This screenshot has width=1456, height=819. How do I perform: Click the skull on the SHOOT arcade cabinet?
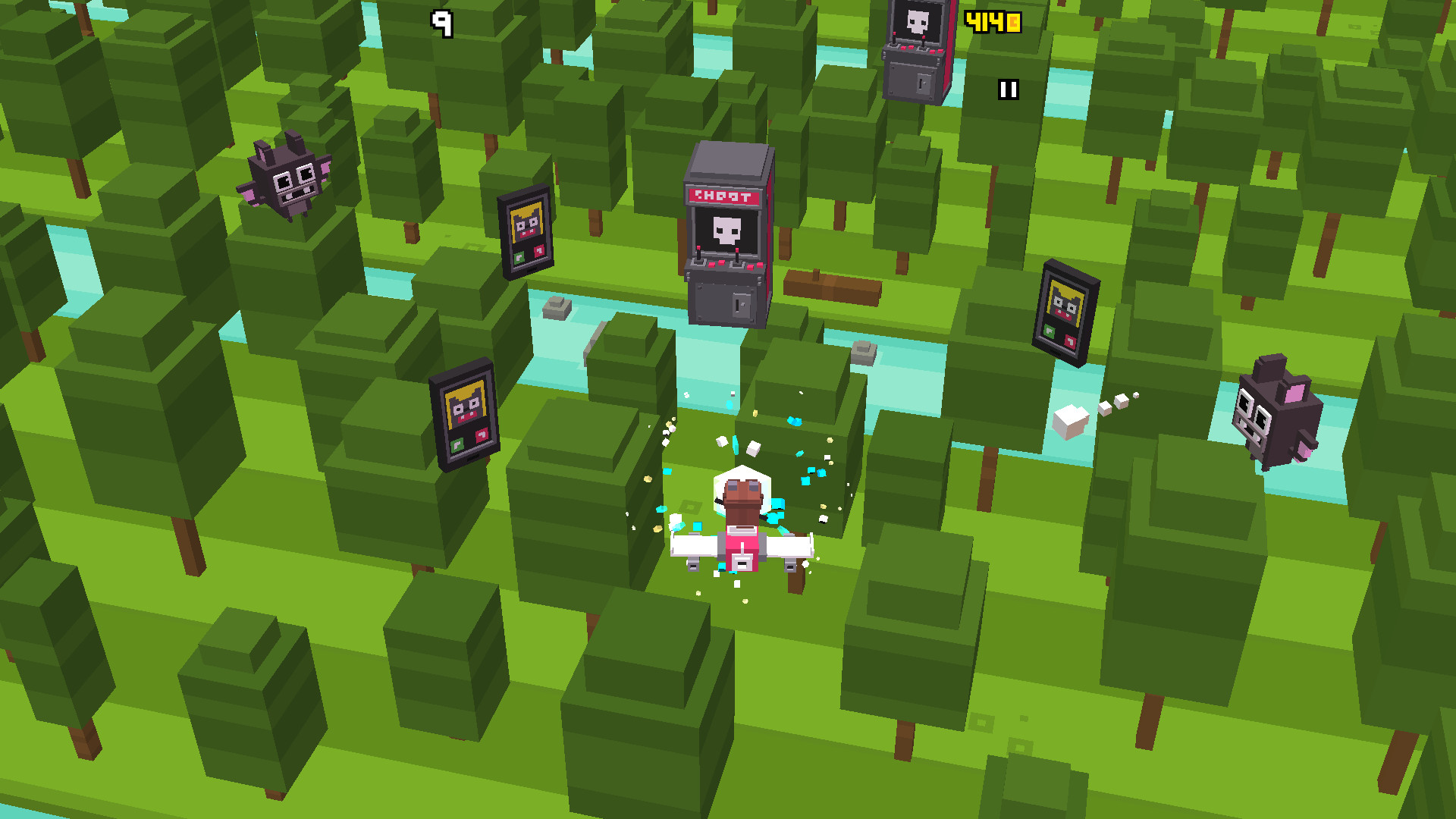pos(727,229)
